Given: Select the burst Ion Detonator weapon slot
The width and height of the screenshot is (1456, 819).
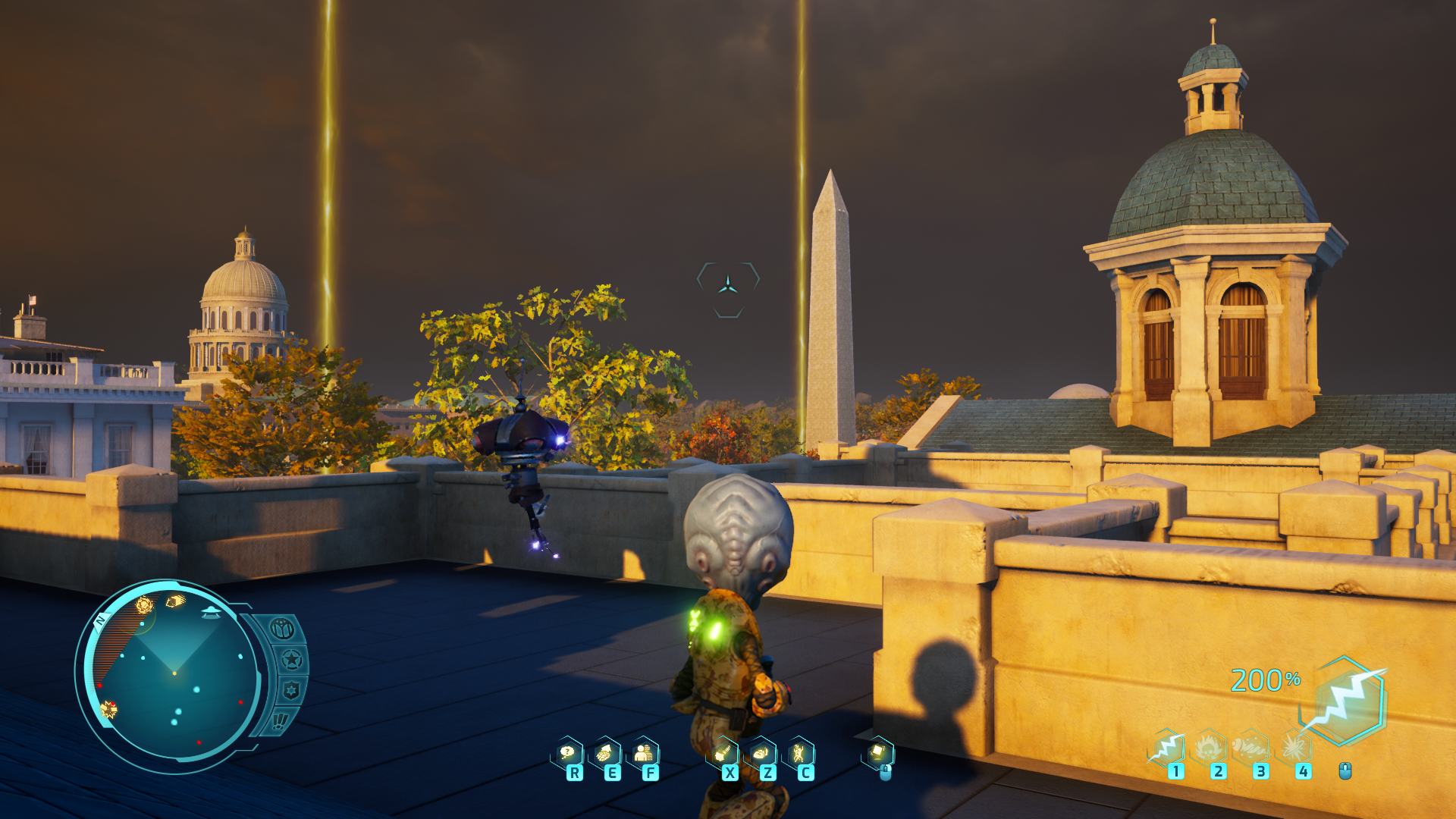Looking at the screenshot, I should (x=1294, y=748).
